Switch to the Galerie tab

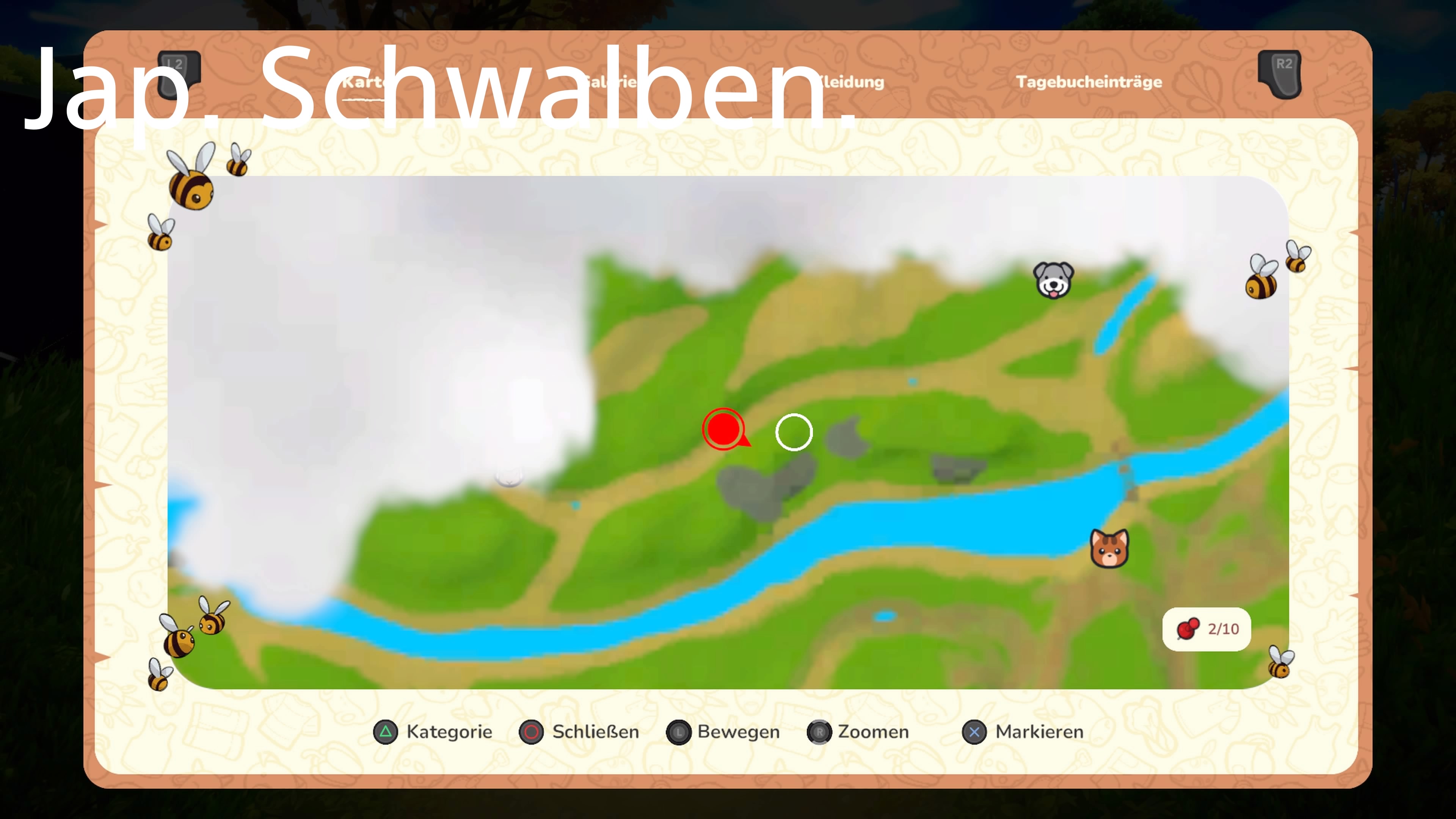[610, 82]
